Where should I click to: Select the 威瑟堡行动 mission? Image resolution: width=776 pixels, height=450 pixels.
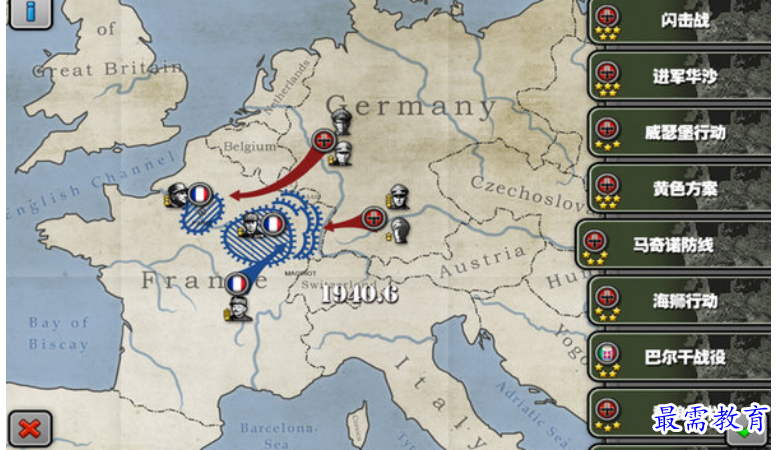(680, 132)
